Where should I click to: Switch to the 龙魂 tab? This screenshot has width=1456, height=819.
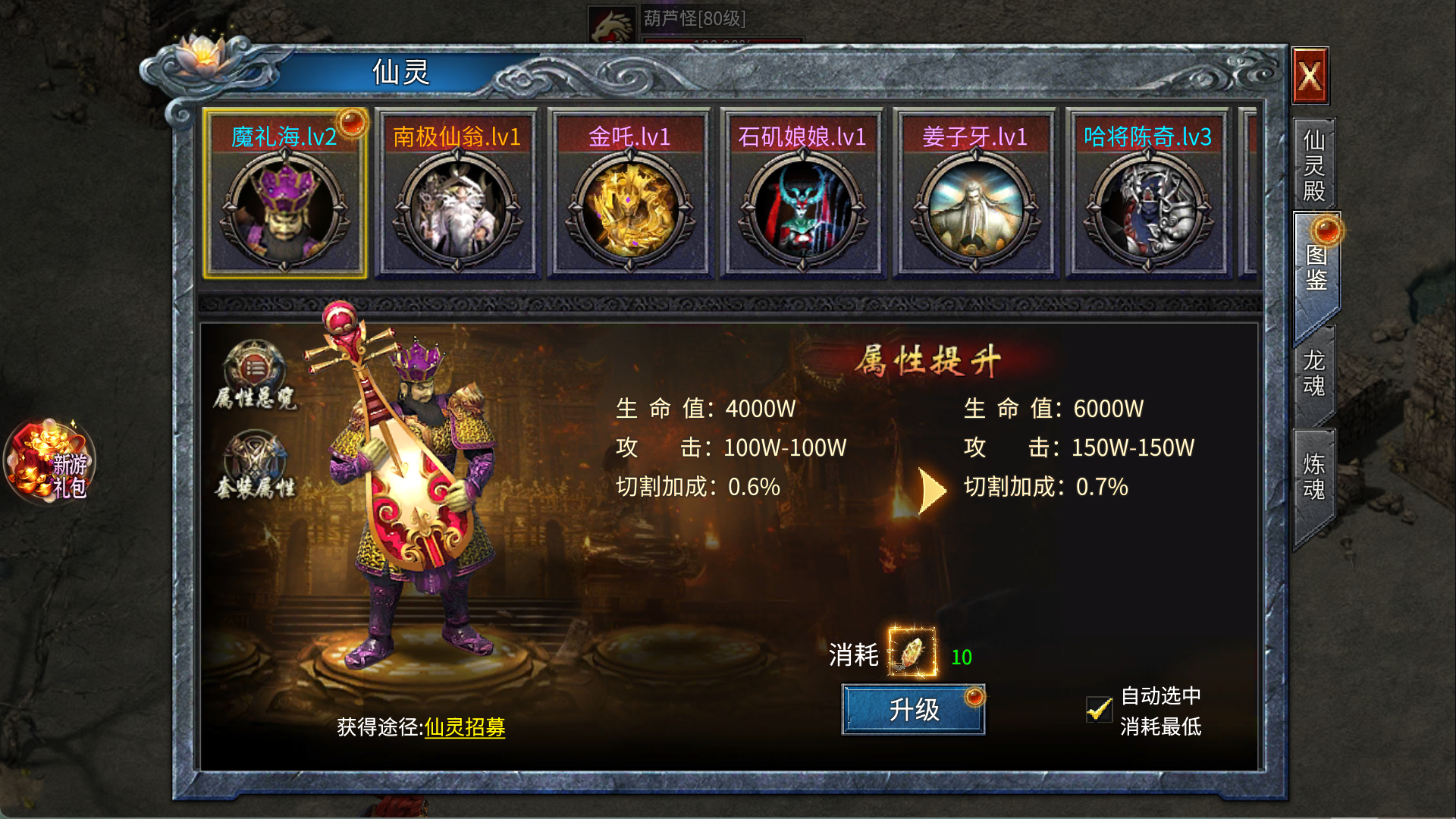coord(1314,373)
